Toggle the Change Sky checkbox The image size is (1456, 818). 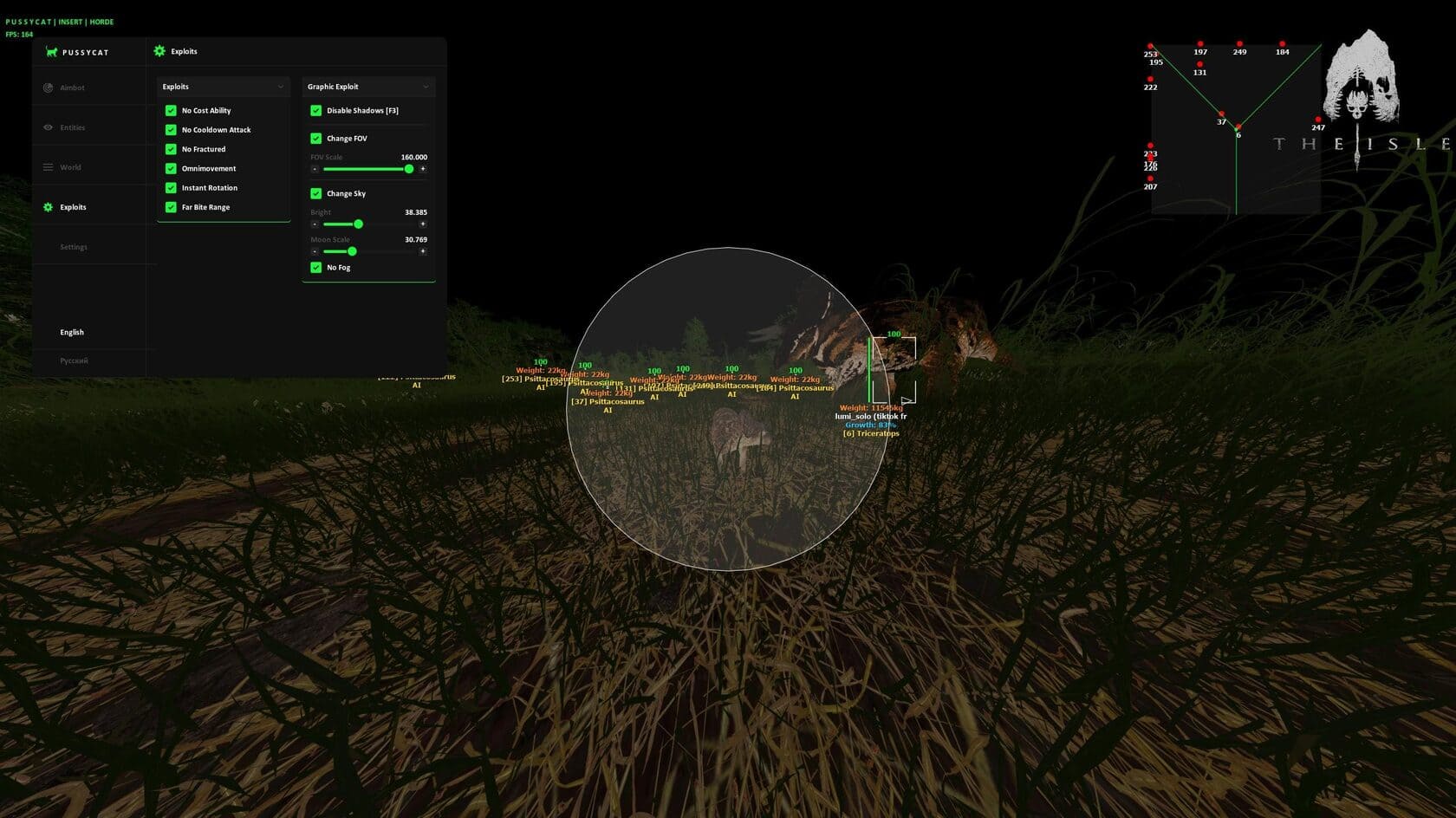pos(316,193)
